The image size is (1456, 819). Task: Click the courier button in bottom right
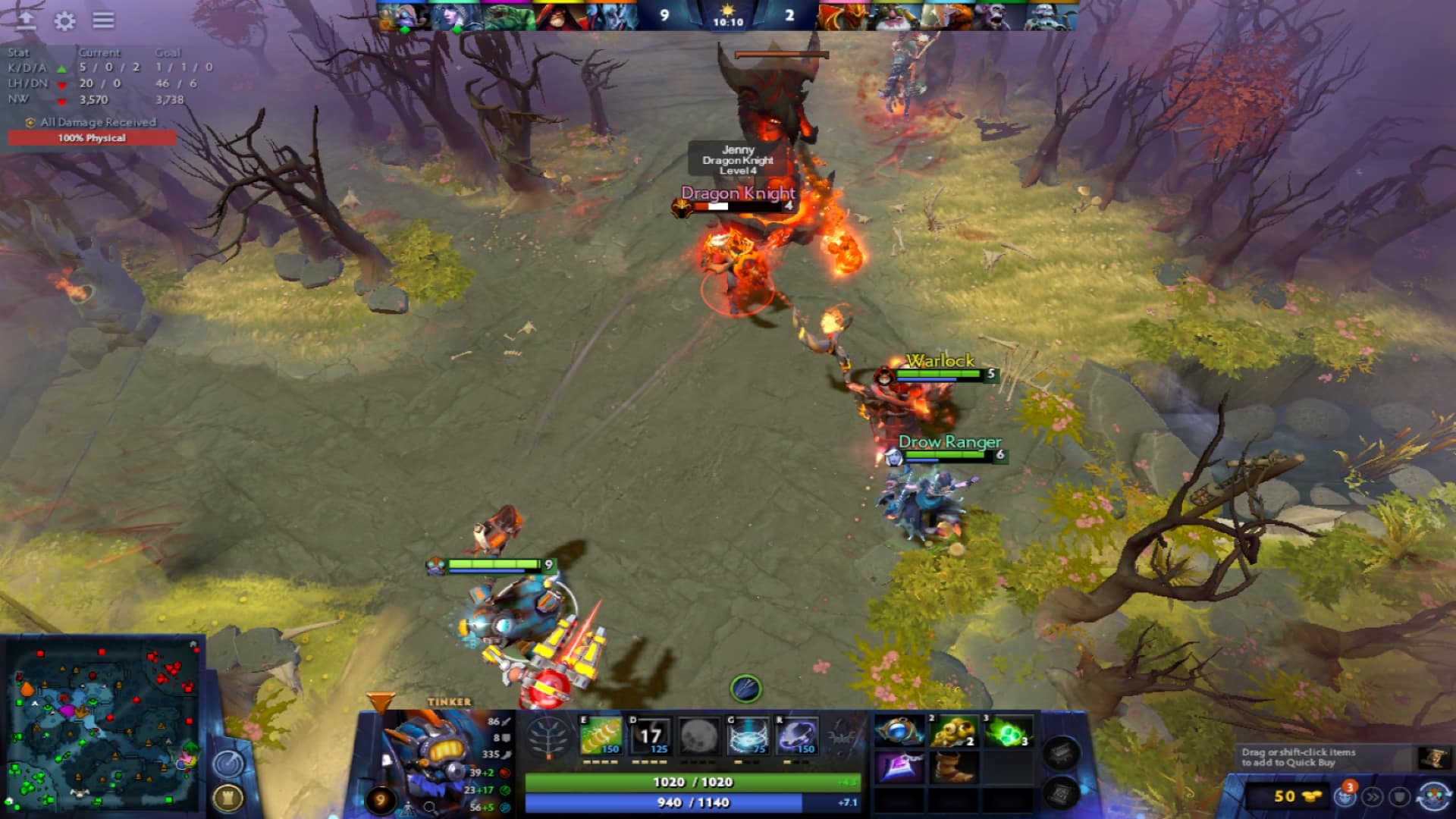pos(1346,796)
